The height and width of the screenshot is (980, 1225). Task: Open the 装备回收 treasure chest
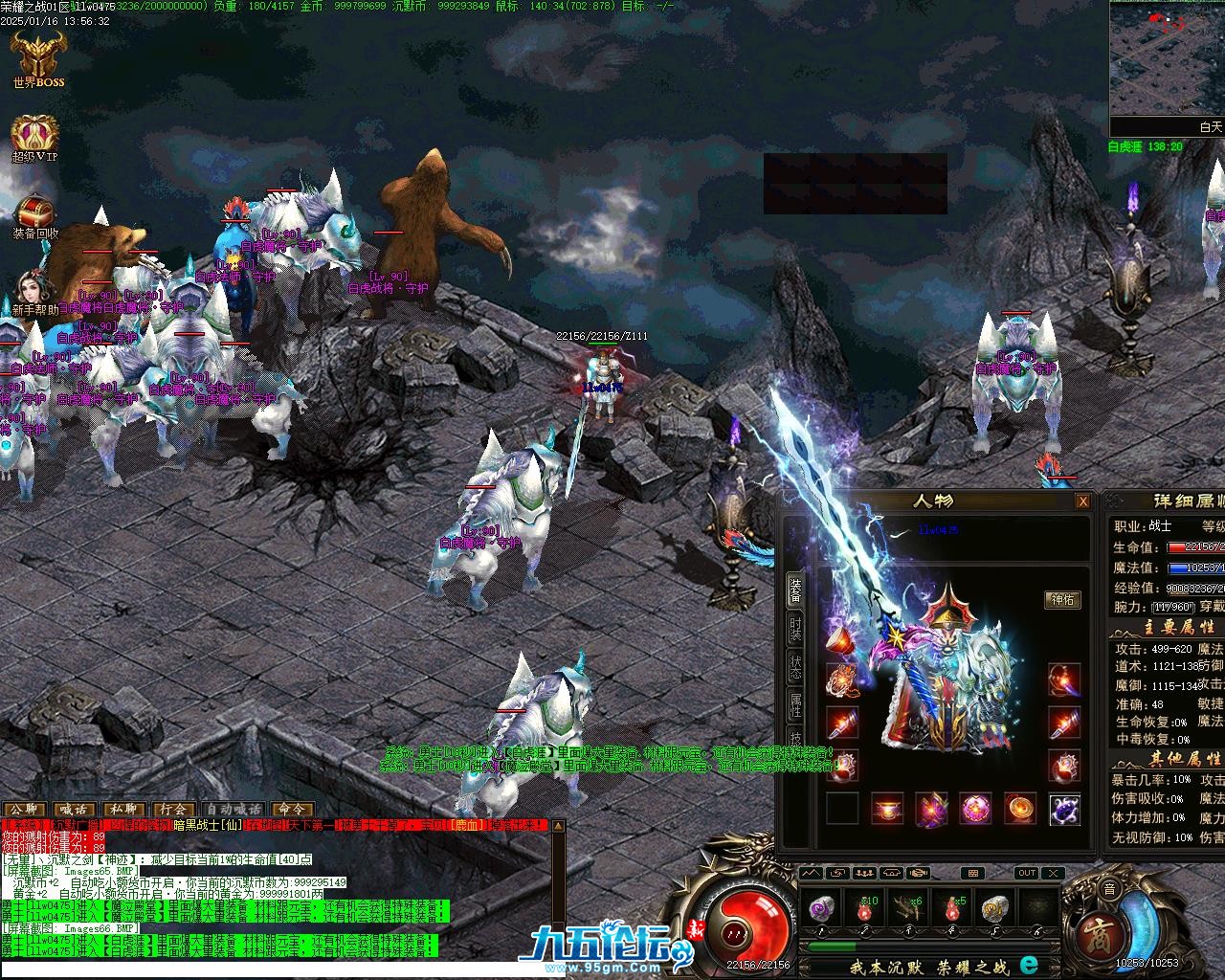[x=35, y=213]
